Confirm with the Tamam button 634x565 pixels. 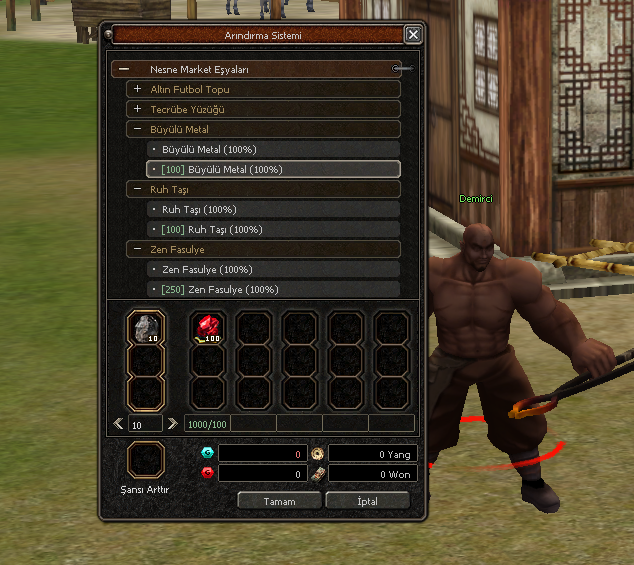click(279, 501)
